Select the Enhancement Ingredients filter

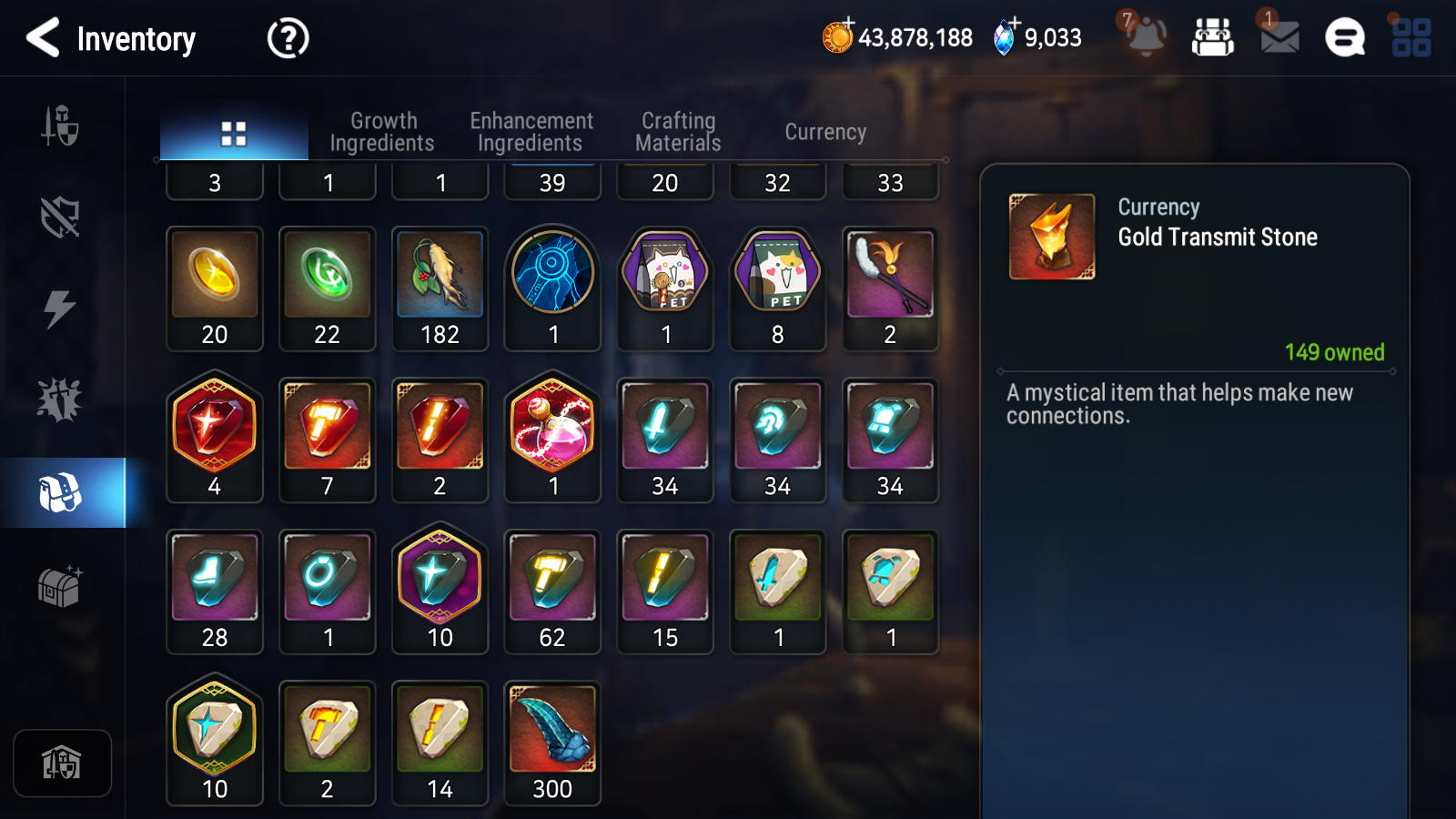pyautogui.click(x=531, y=131)
